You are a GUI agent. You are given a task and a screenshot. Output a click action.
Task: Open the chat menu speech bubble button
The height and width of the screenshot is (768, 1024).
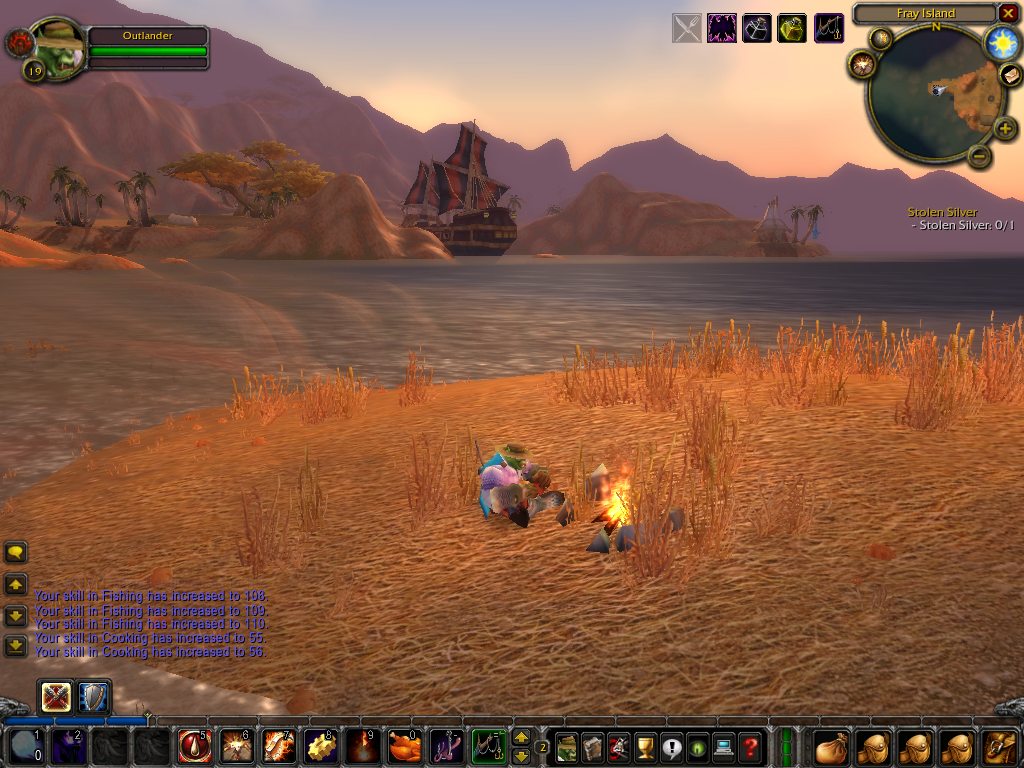16,552
